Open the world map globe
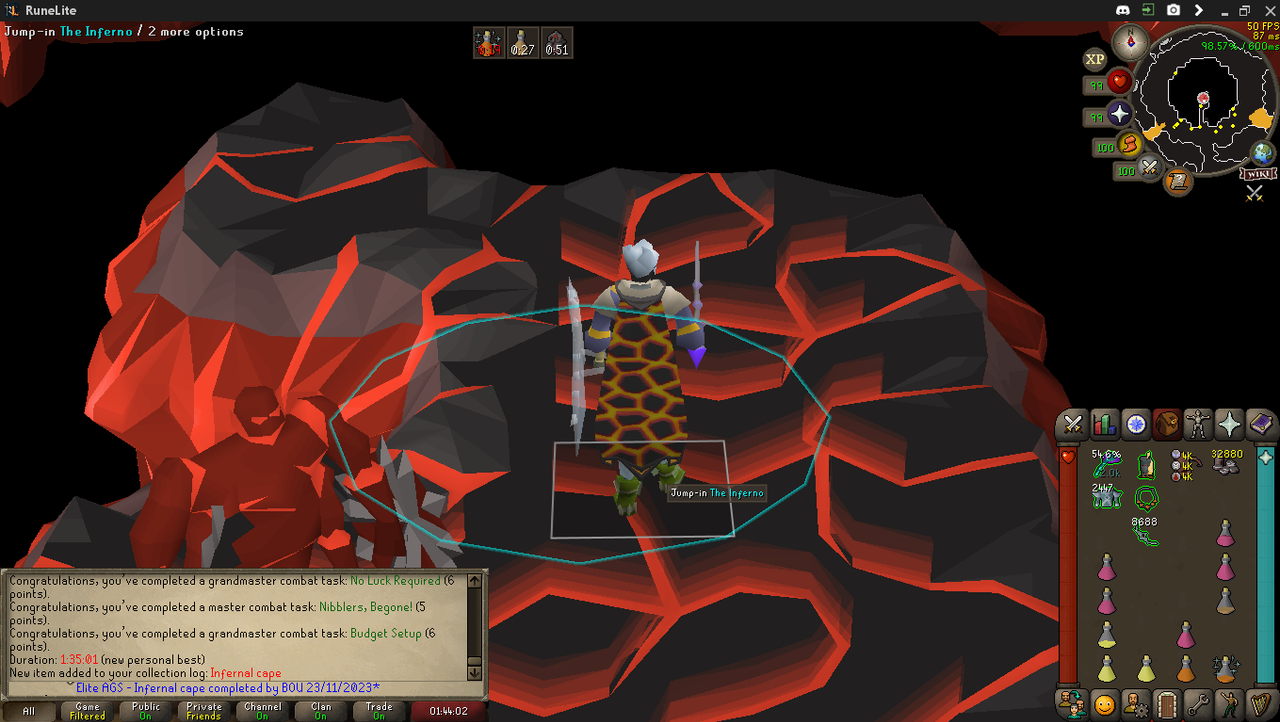 1263,153
